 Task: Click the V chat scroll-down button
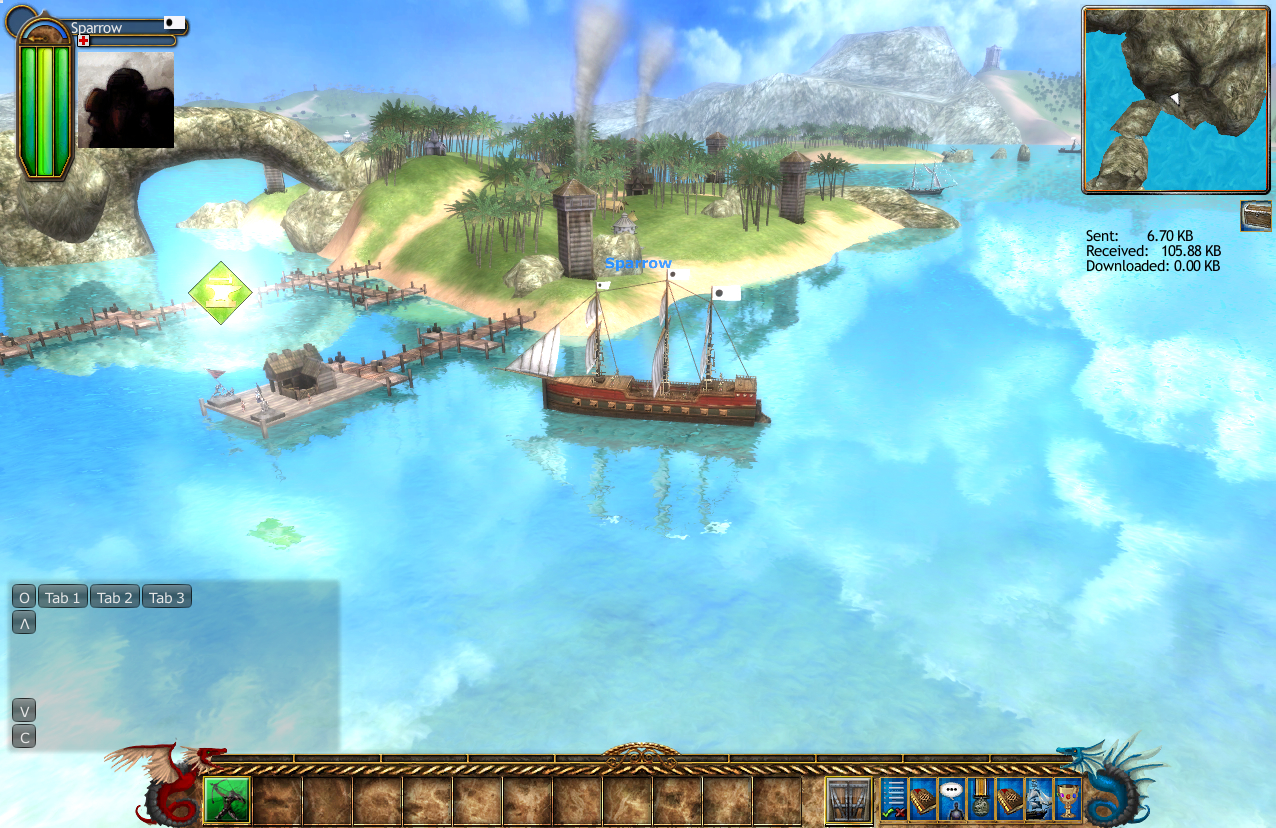(x=24, y=711)
